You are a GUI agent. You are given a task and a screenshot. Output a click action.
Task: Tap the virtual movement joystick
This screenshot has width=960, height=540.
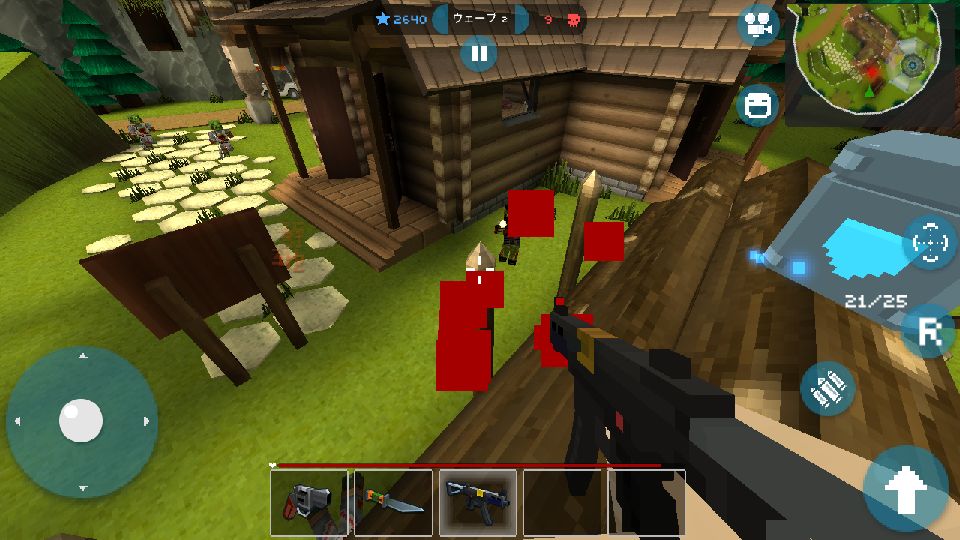click(x=81, y=421)
